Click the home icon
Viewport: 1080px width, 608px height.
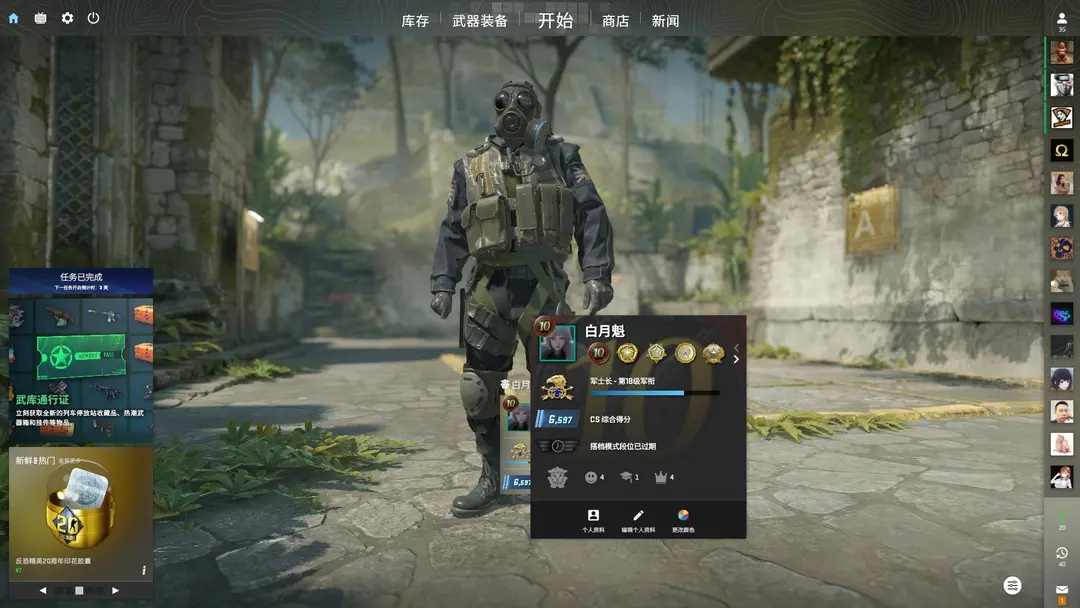[x=13, y=18]
